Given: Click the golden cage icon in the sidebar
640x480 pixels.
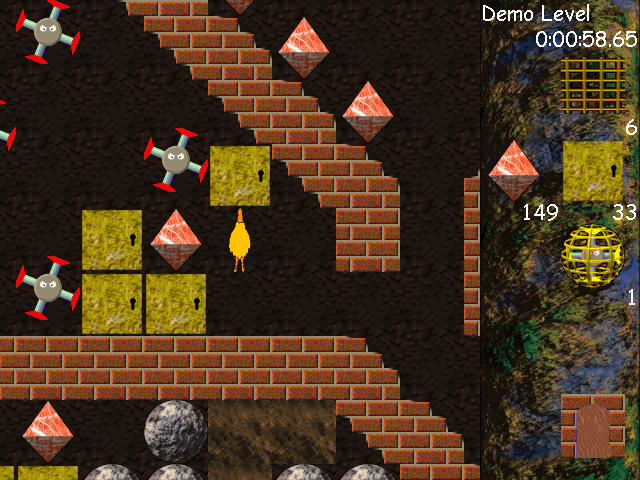Looking at the screenshot, I should (593, 86).
